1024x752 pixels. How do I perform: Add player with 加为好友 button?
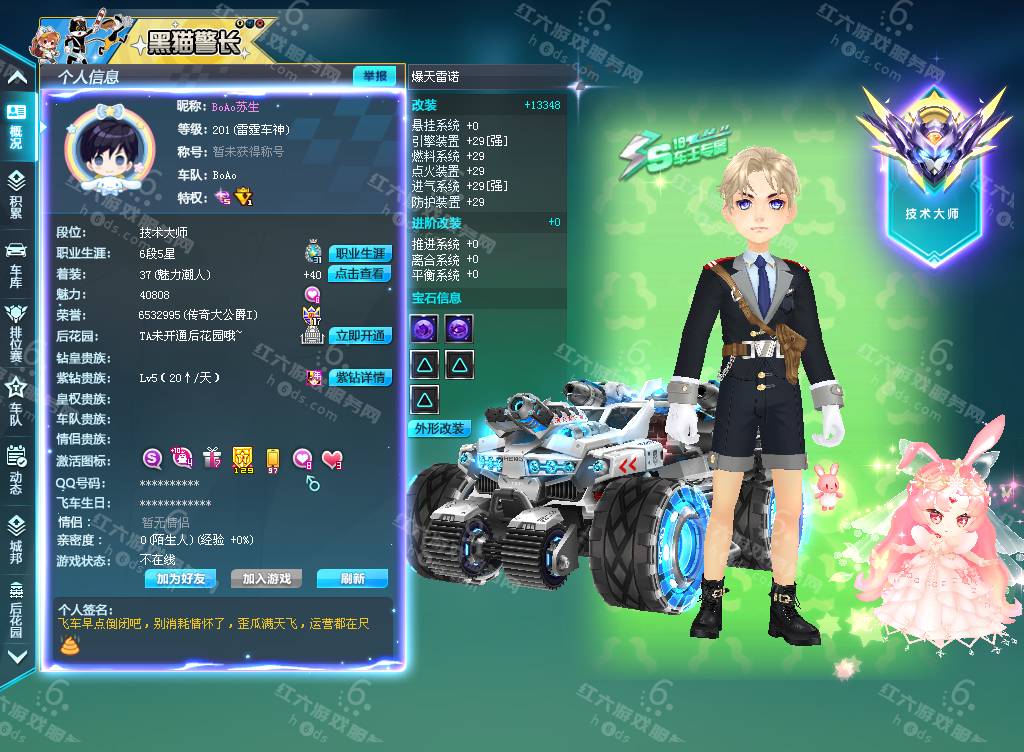180,579
